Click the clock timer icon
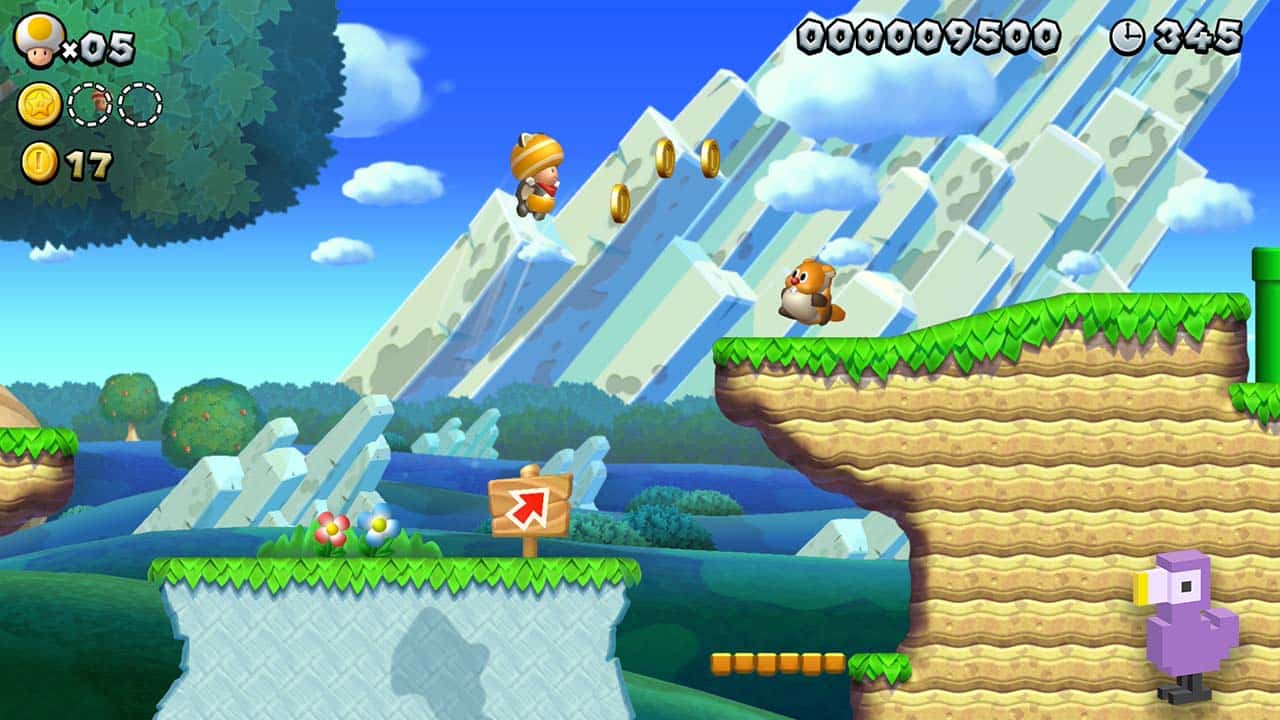The height and width of the screenshot is (720, 1280). (1130, 38)
